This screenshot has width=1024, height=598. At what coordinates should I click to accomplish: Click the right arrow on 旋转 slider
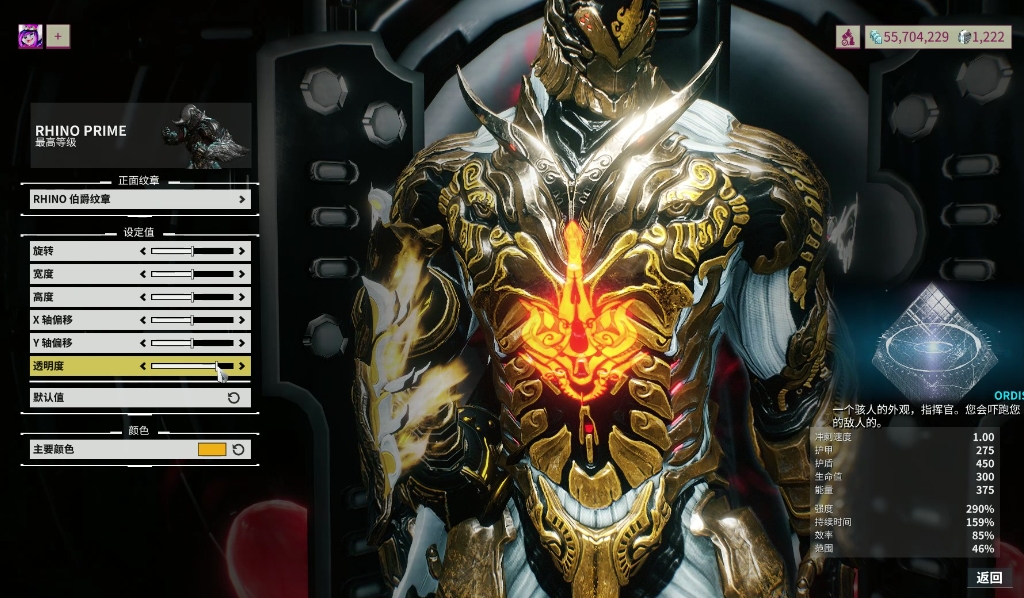point(241,250)
